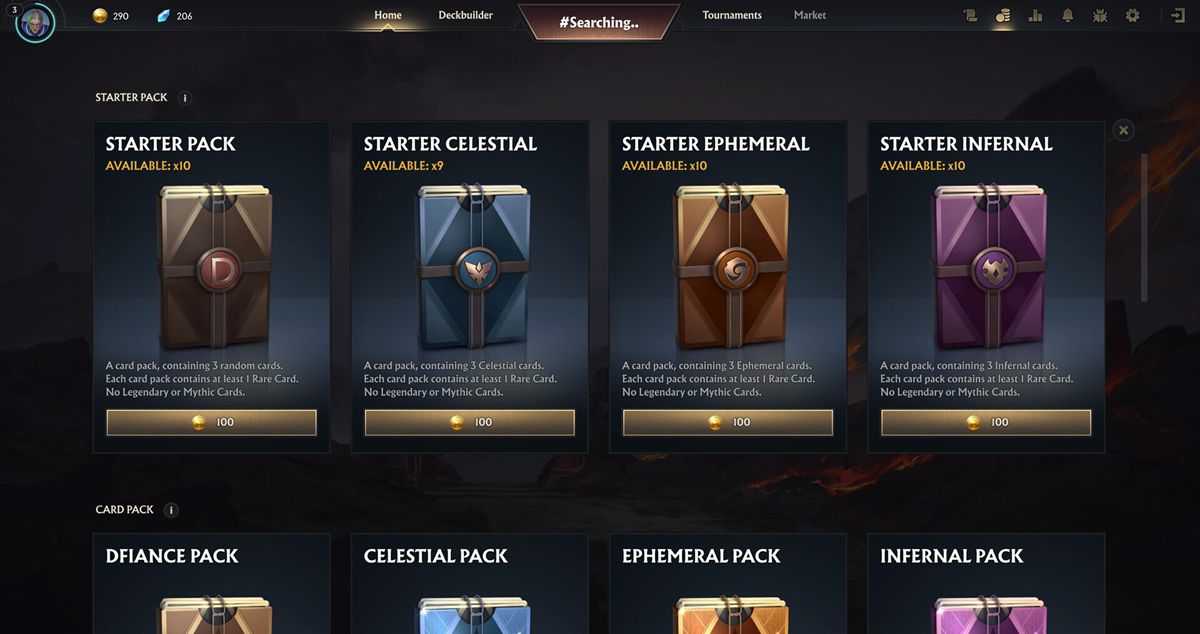Image resolution: width=1200 pixels, height=634 pixels.
Task: Open the player profile avatar
Action: pyautogui.click(x=35, y=22)
